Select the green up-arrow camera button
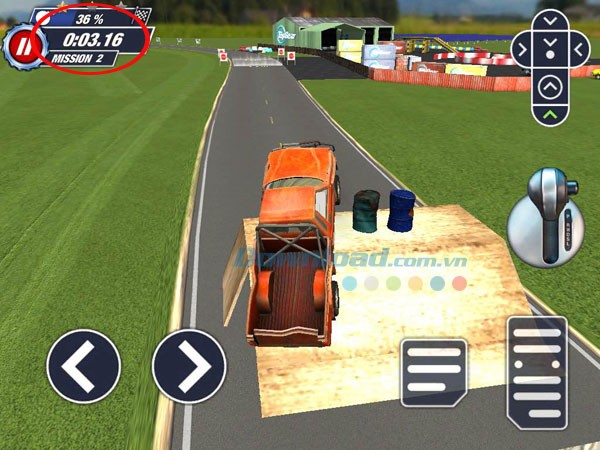Screen dimensions: 600x450 click(550, 116)
